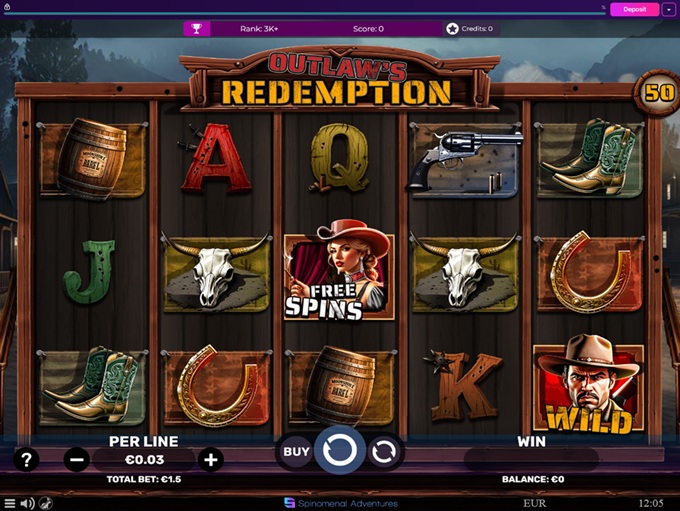This screenshot has width=680, height=511.
Task: Open the dropdown next to Deposit
Action: [668, 9]
